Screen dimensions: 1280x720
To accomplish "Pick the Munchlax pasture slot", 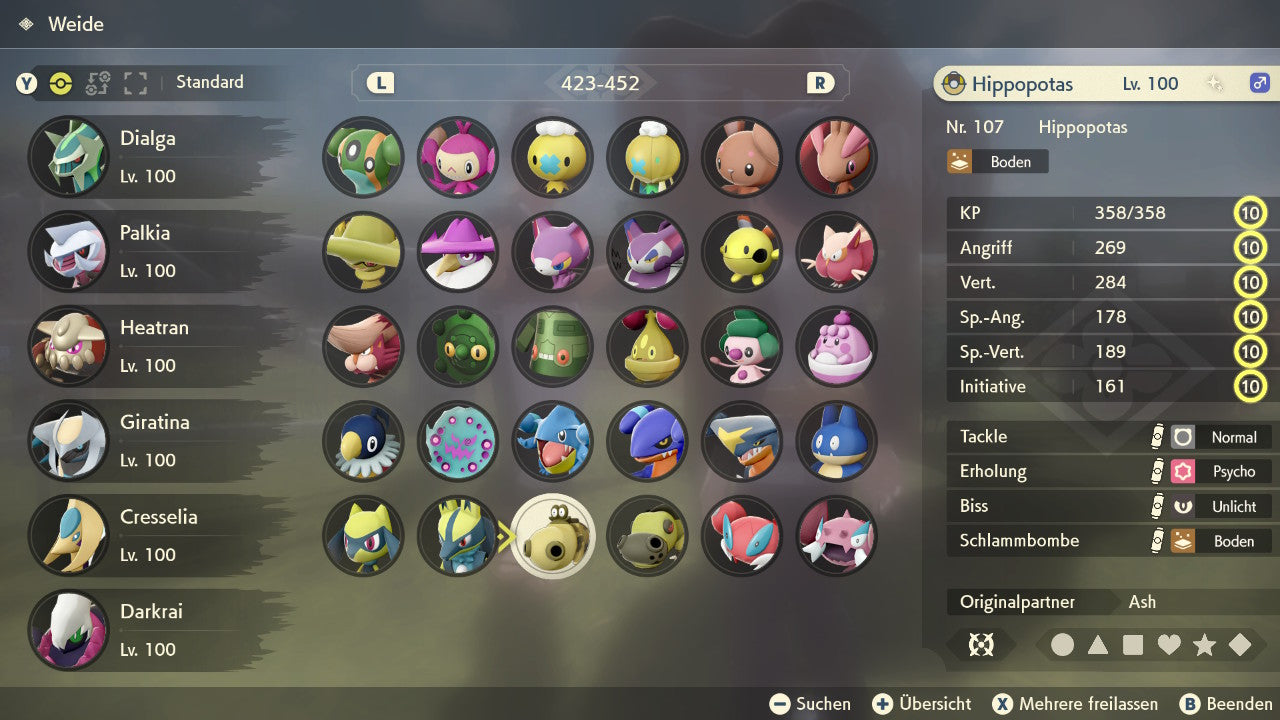I will pyautogui.click(x=837, y=441).
